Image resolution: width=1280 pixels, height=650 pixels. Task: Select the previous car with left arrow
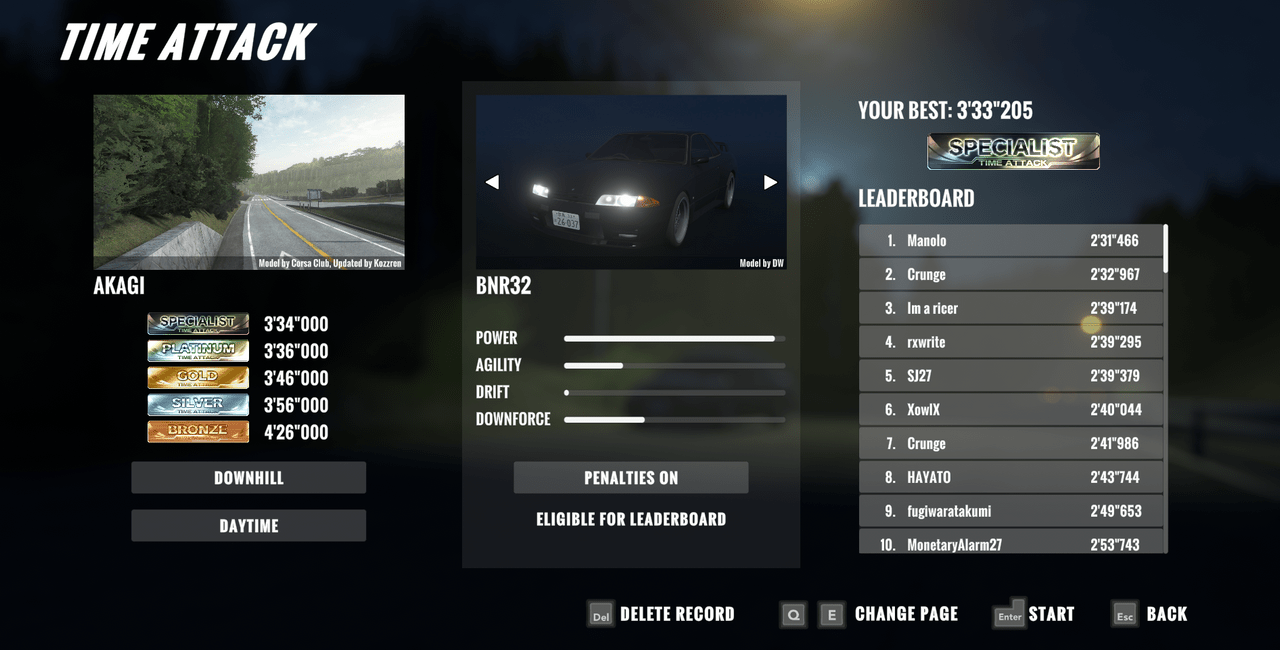click(x=492, y=182)
